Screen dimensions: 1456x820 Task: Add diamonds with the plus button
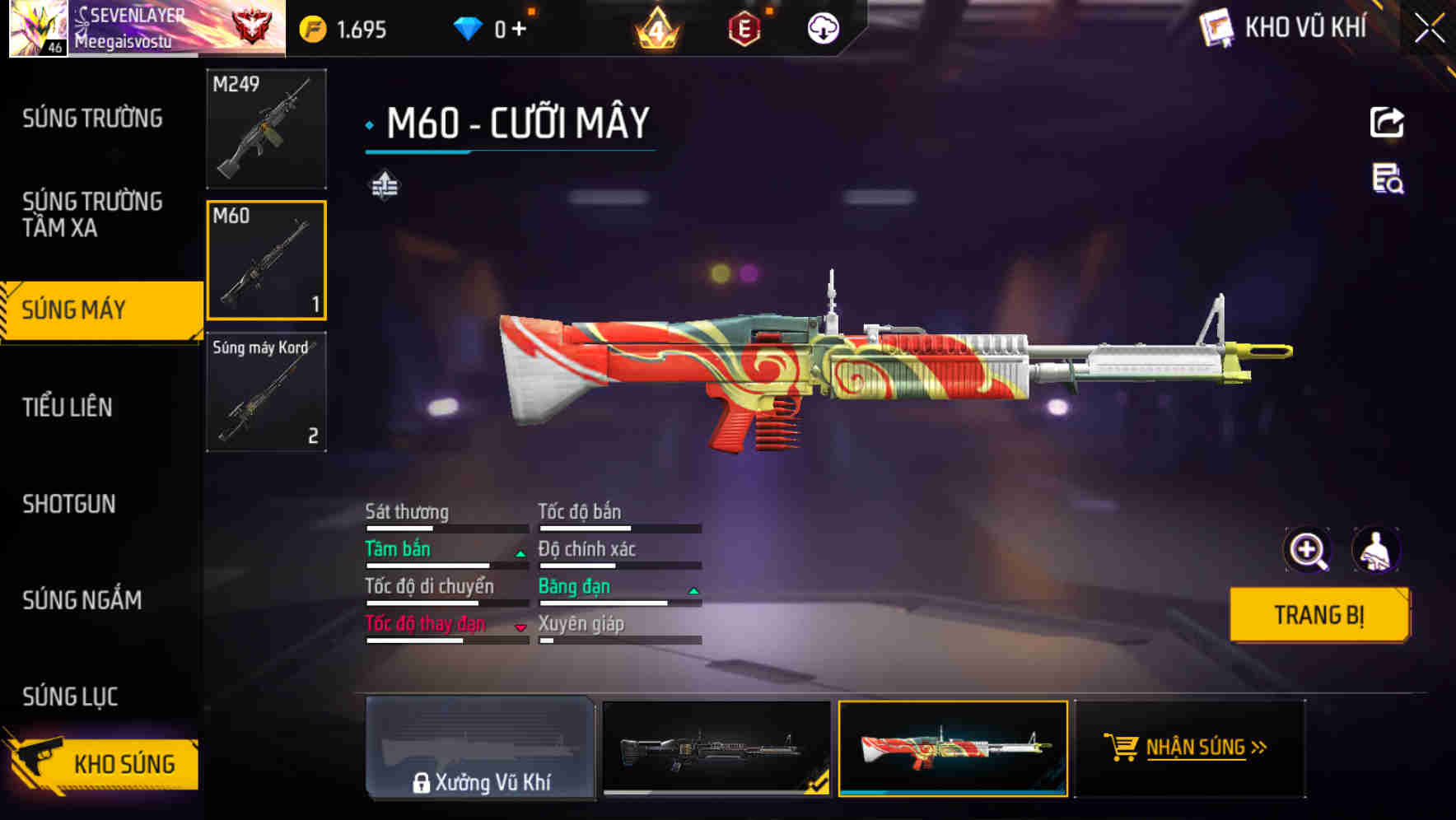click(x=519, y=30)
